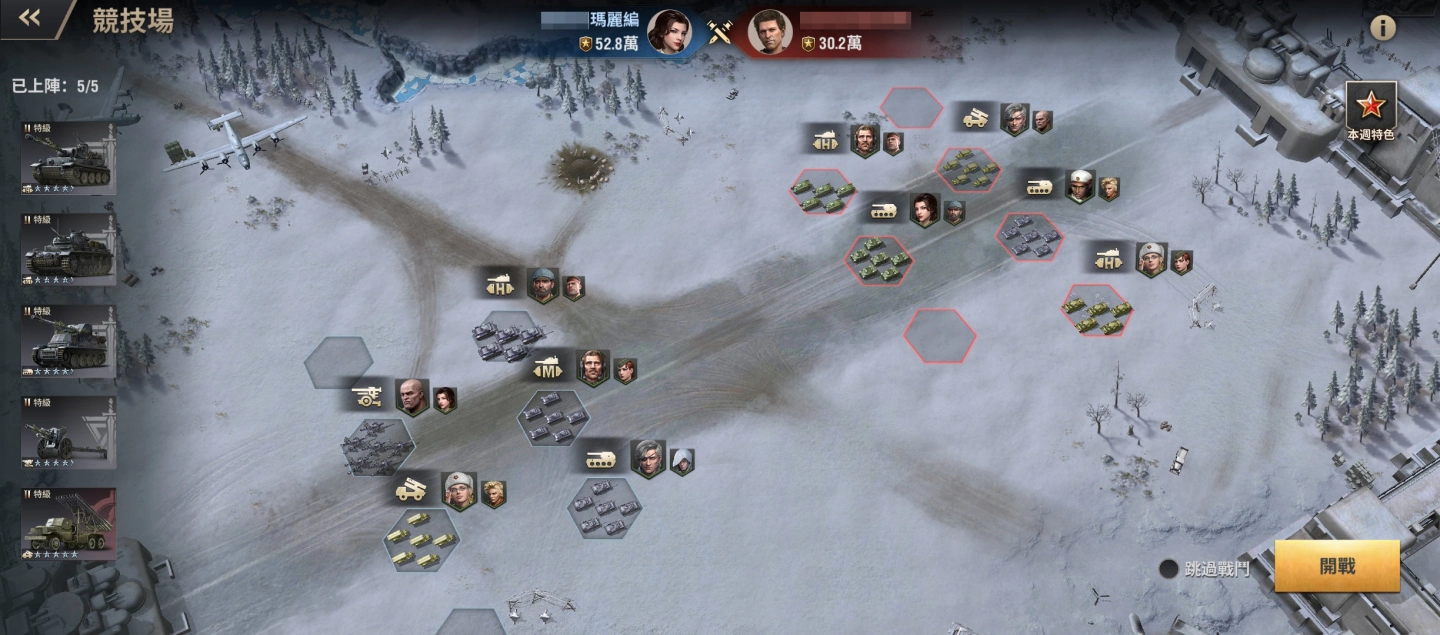This screenshot has height=635, width=1440.
Task: Select your medium tank (M) squad hex
Action: click(x=553, y=418)
